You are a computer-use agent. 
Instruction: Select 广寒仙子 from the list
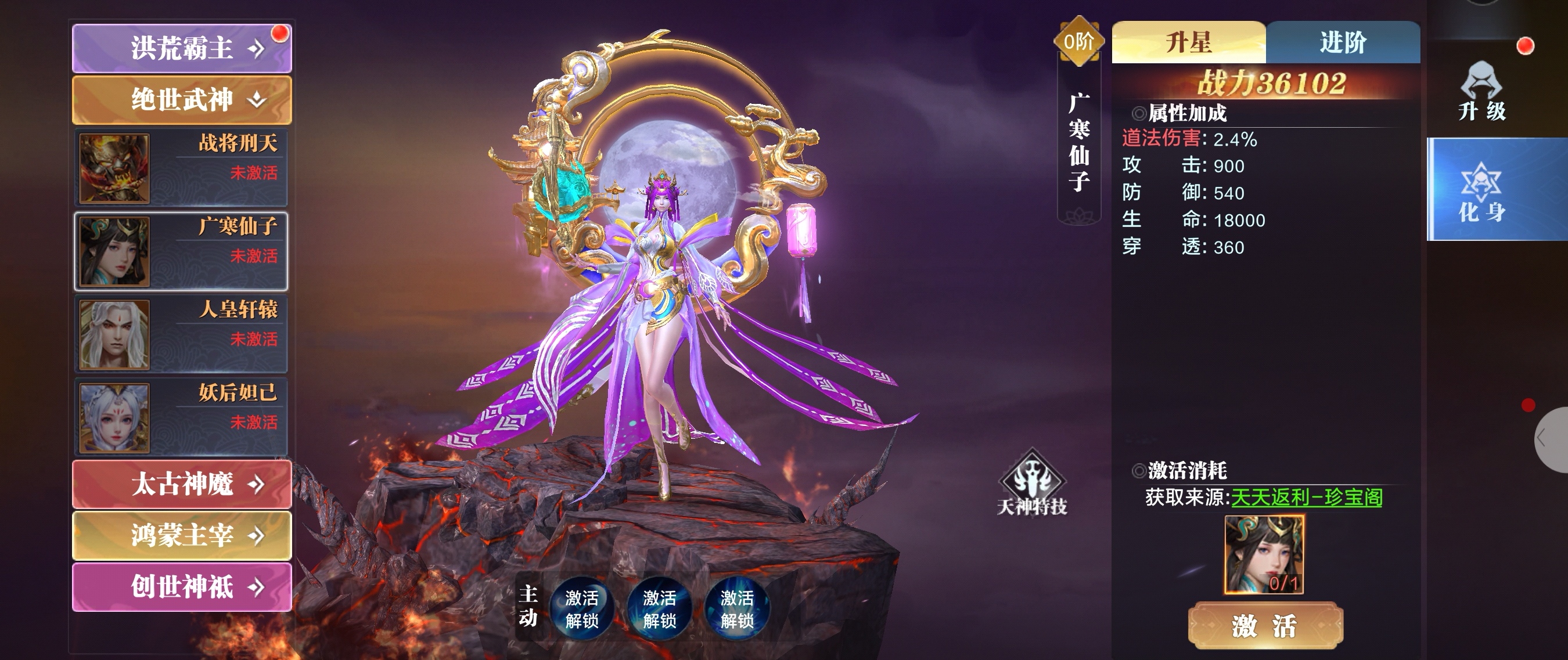(181, 251)
